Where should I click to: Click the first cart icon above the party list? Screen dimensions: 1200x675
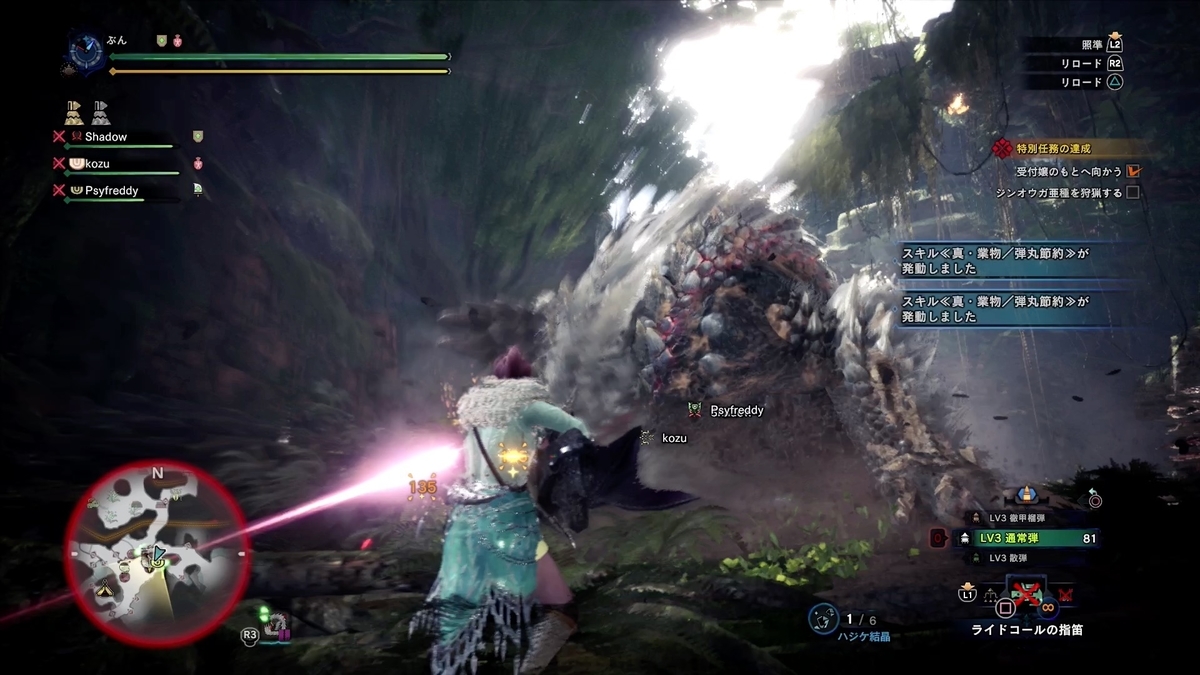coord(73,111)
